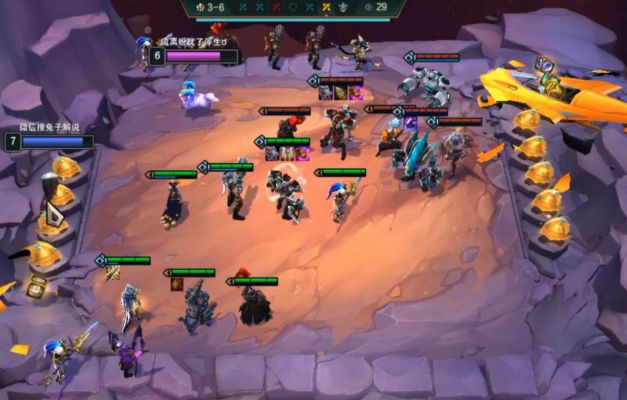This screenshot has width=627, height=400.
Task: Click the yellow current-round swords icon
Action: click(x=328, y=7)
